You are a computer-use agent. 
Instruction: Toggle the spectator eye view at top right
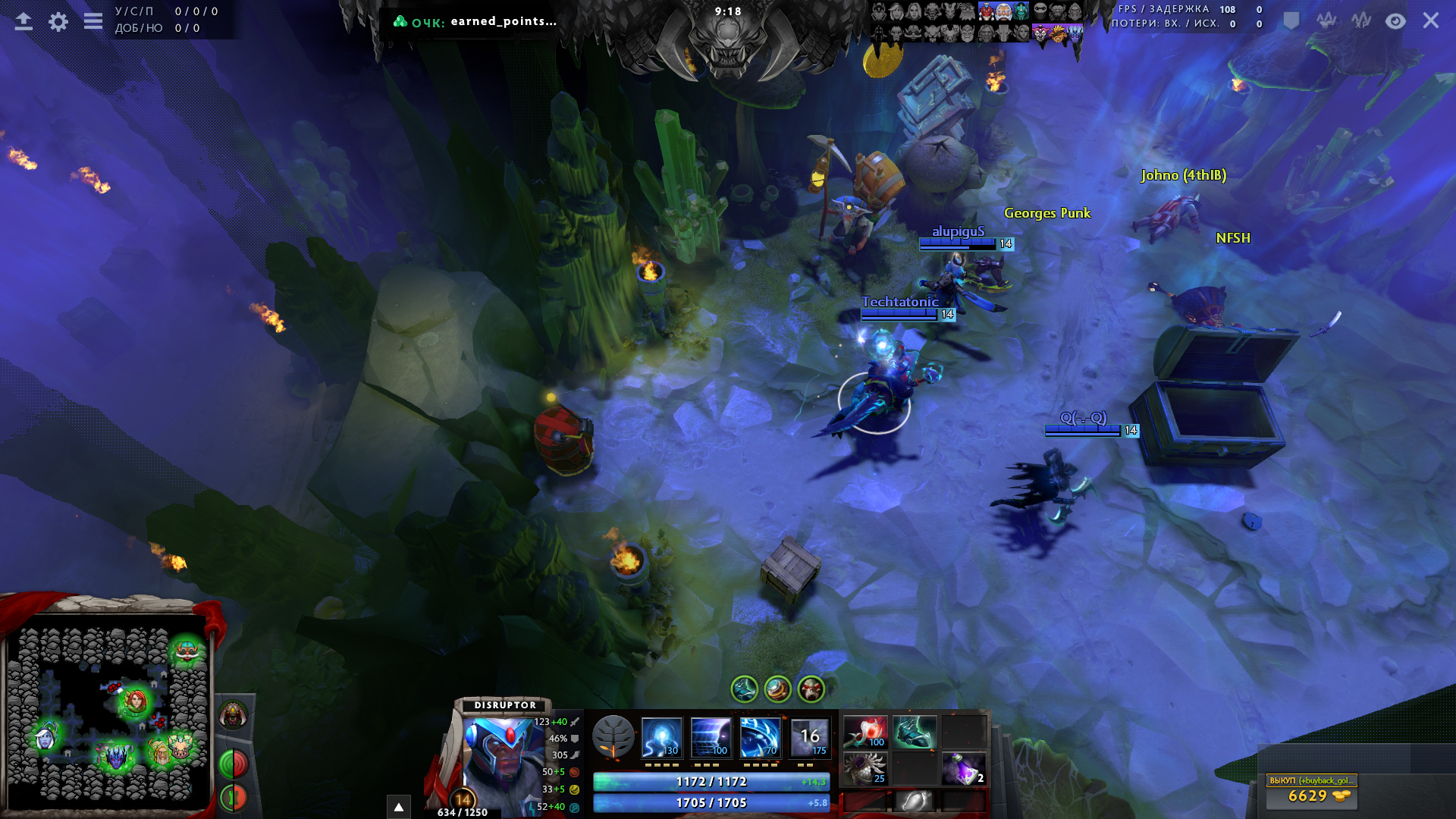tap(1397, 21)
